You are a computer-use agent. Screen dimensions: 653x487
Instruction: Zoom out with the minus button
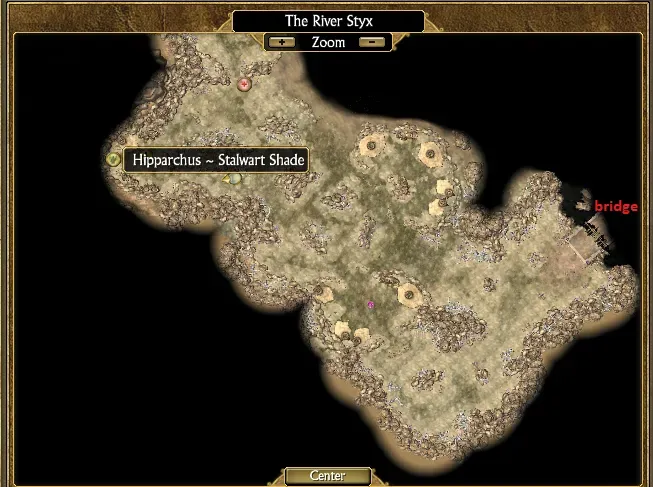371,42
